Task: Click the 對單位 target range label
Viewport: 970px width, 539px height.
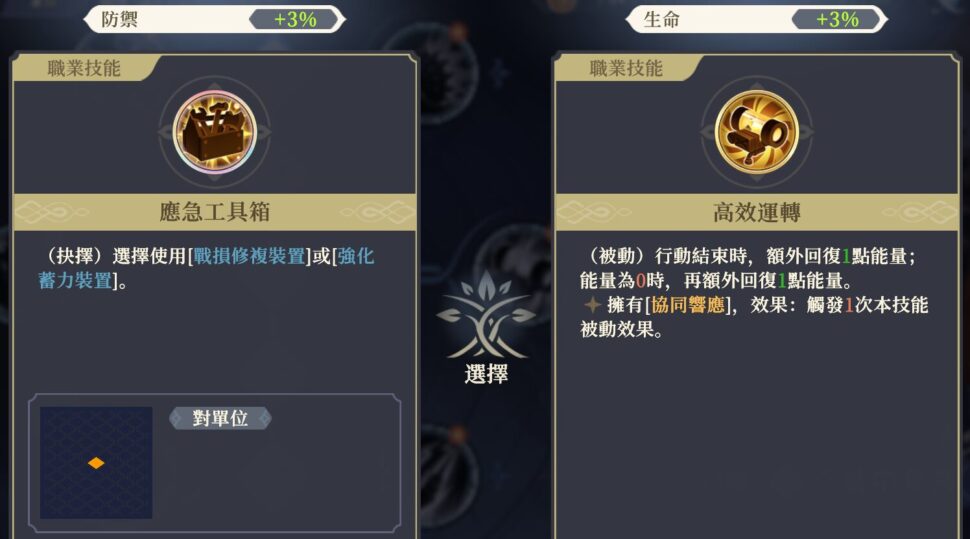Action: tap(220, 418)
